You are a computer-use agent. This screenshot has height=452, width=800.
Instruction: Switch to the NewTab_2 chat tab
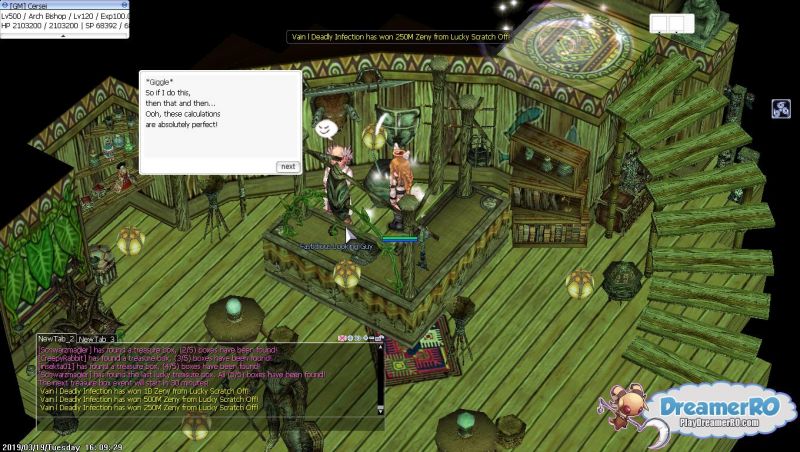pos(56,340)
